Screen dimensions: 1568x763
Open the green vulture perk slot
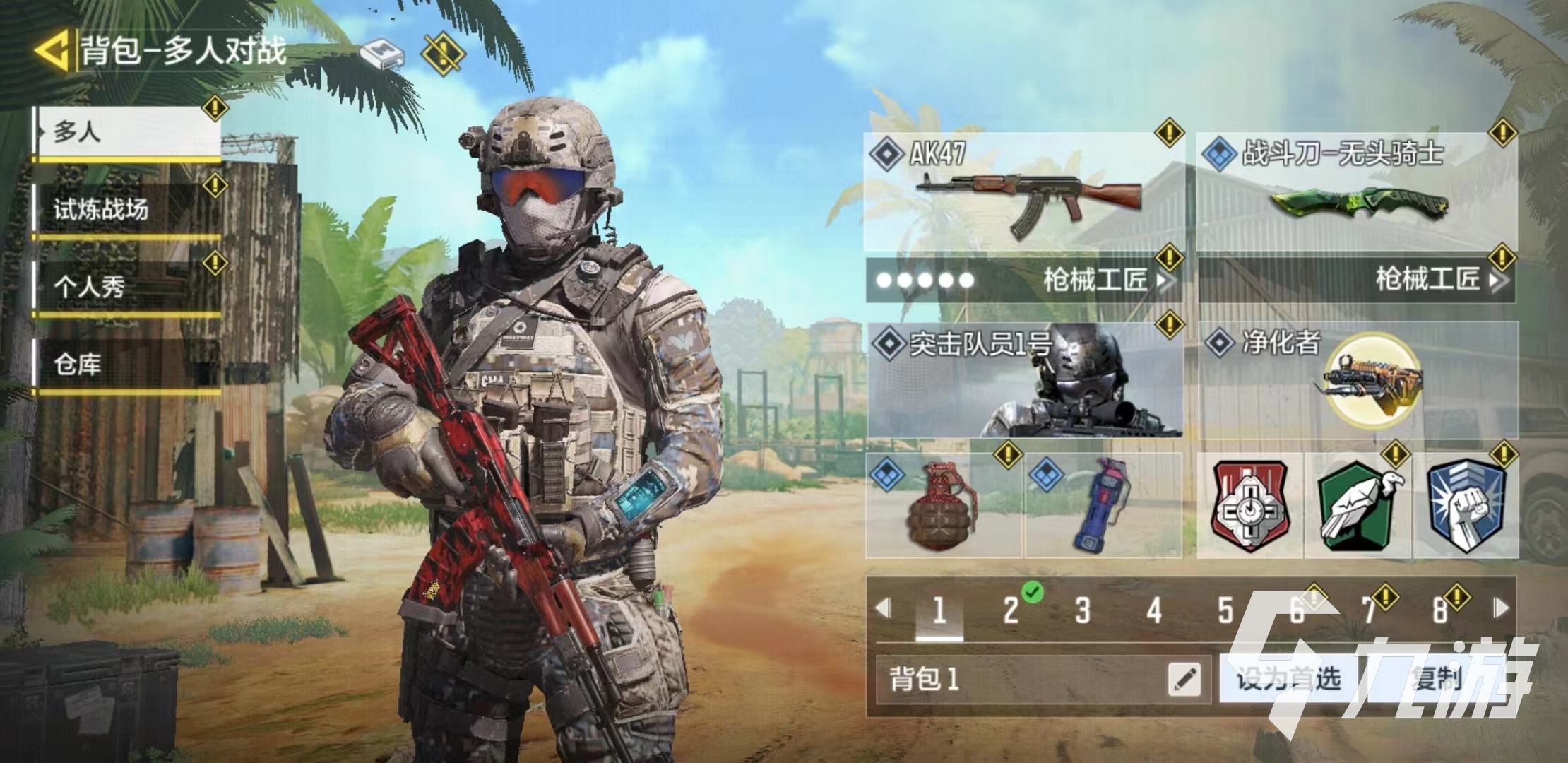coord(1358,506)
